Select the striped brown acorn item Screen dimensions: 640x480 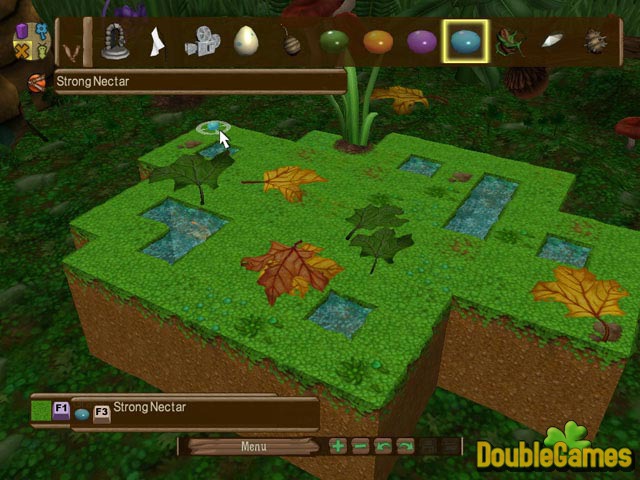coord(292,43)
